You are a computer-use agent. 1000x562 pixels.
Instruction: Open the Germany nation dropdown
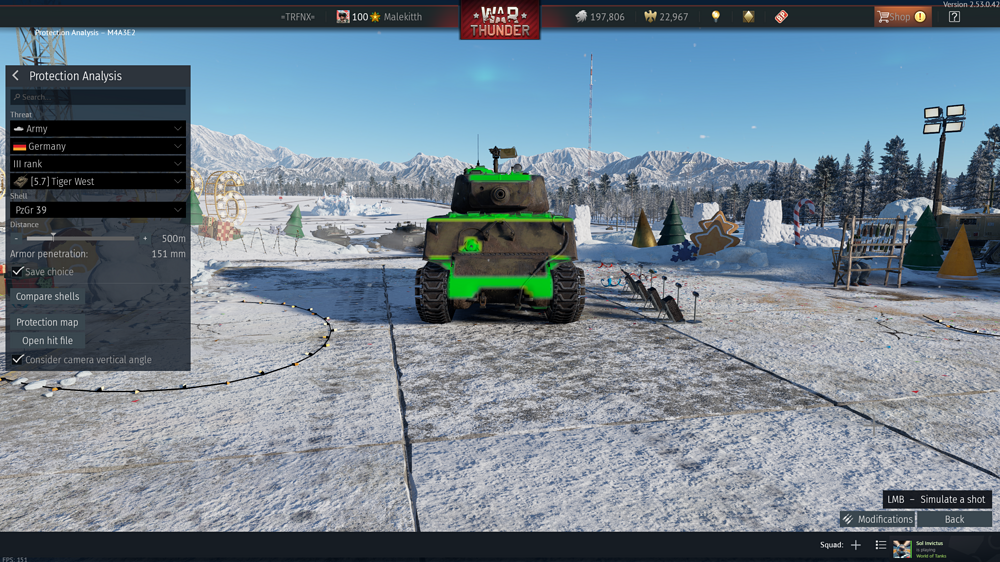click(x=98, y=146)
